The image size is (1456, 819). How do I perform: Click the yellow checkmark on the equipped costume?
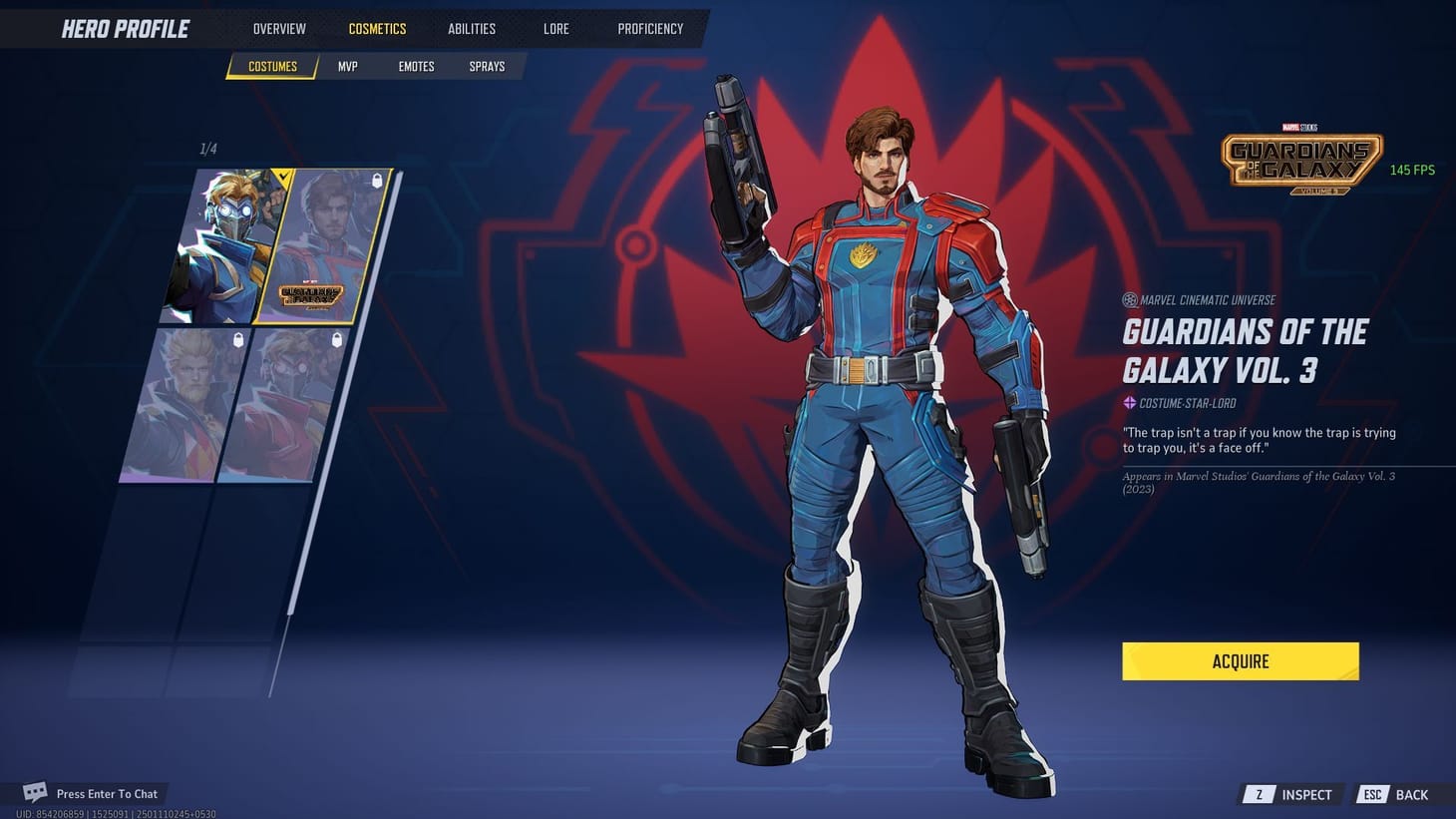(283, 179)
